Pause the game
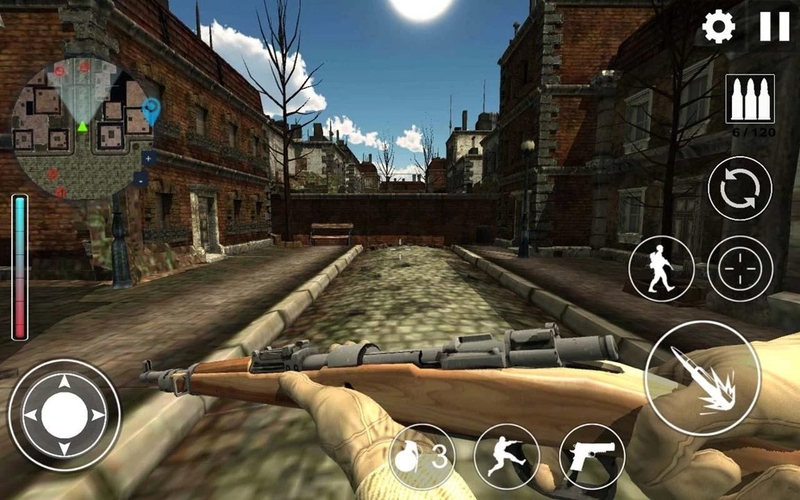 coord(774,27)
